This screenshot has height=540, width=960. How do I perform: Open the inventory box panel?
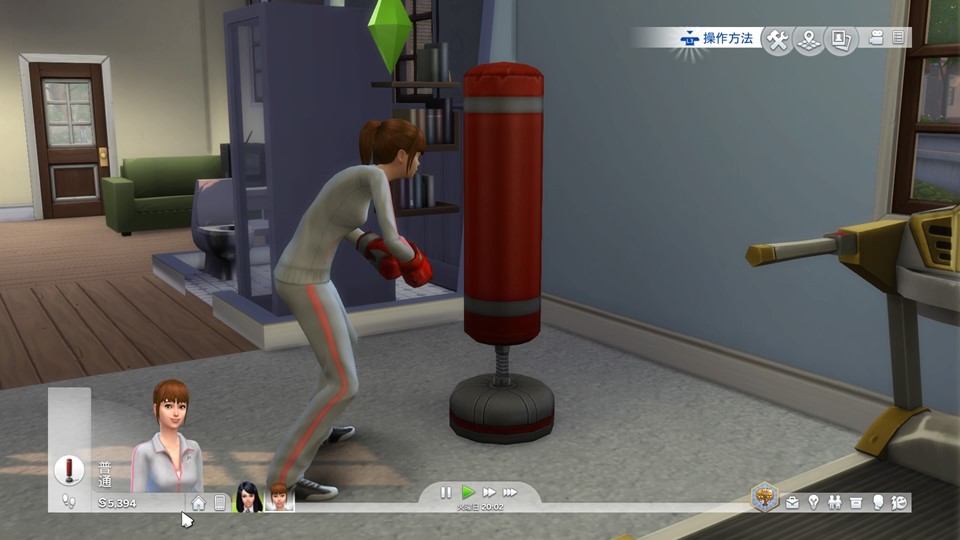[x=856, y=502]
